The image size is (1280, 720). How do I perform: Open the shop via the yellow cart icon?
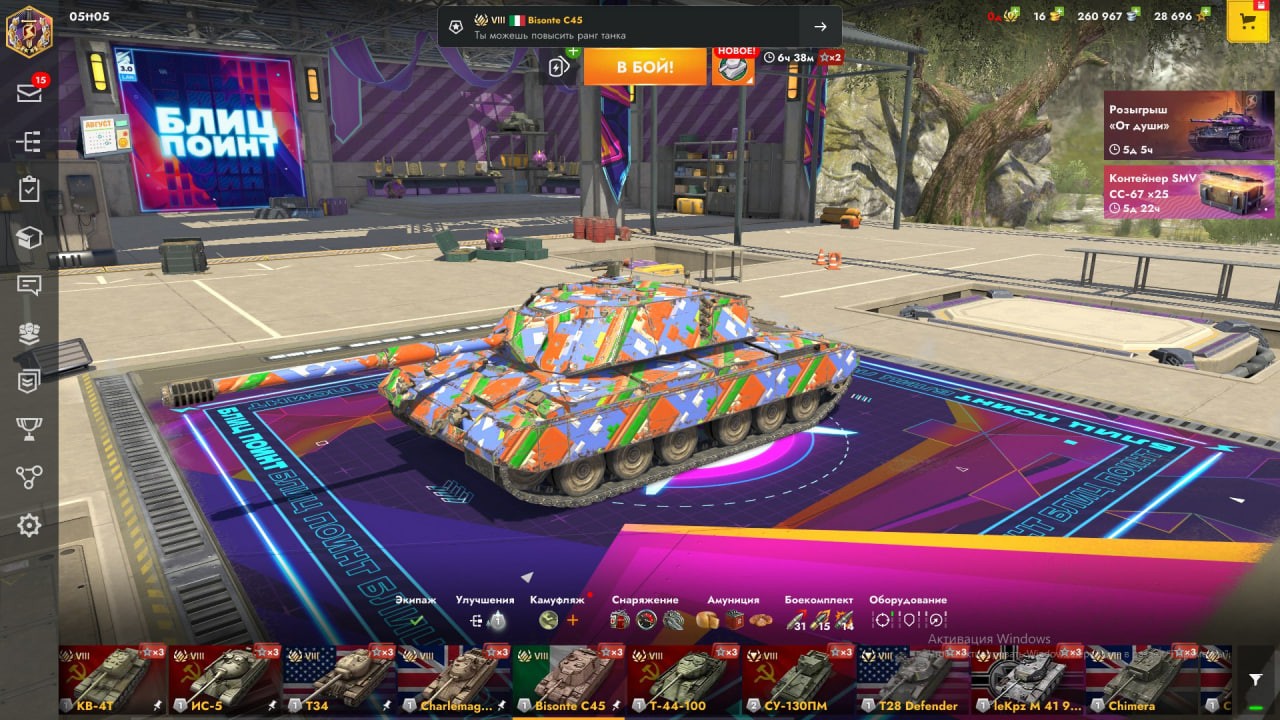click(1247, 21)
